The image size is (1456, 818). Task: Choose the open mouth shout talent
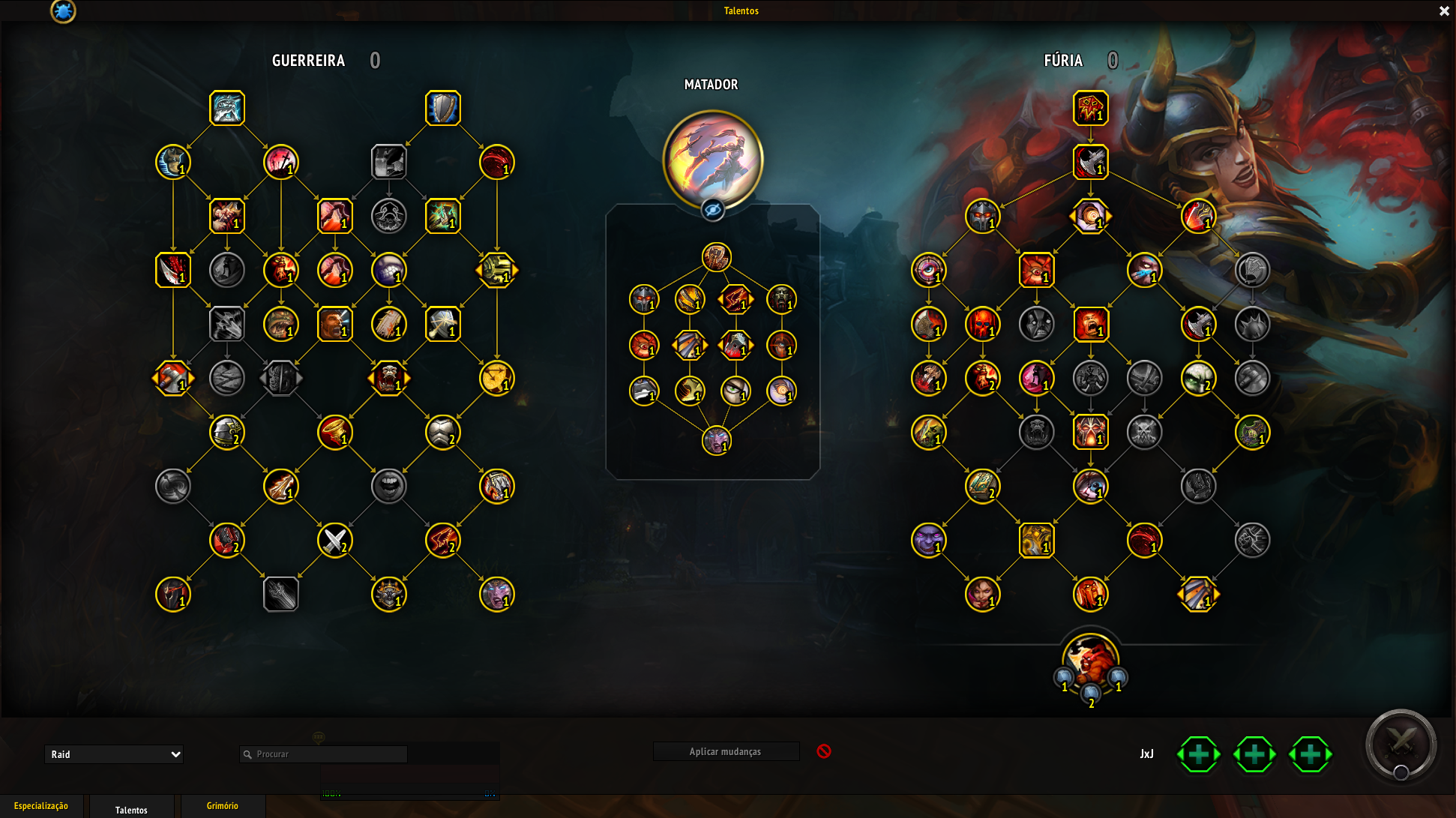389,486
